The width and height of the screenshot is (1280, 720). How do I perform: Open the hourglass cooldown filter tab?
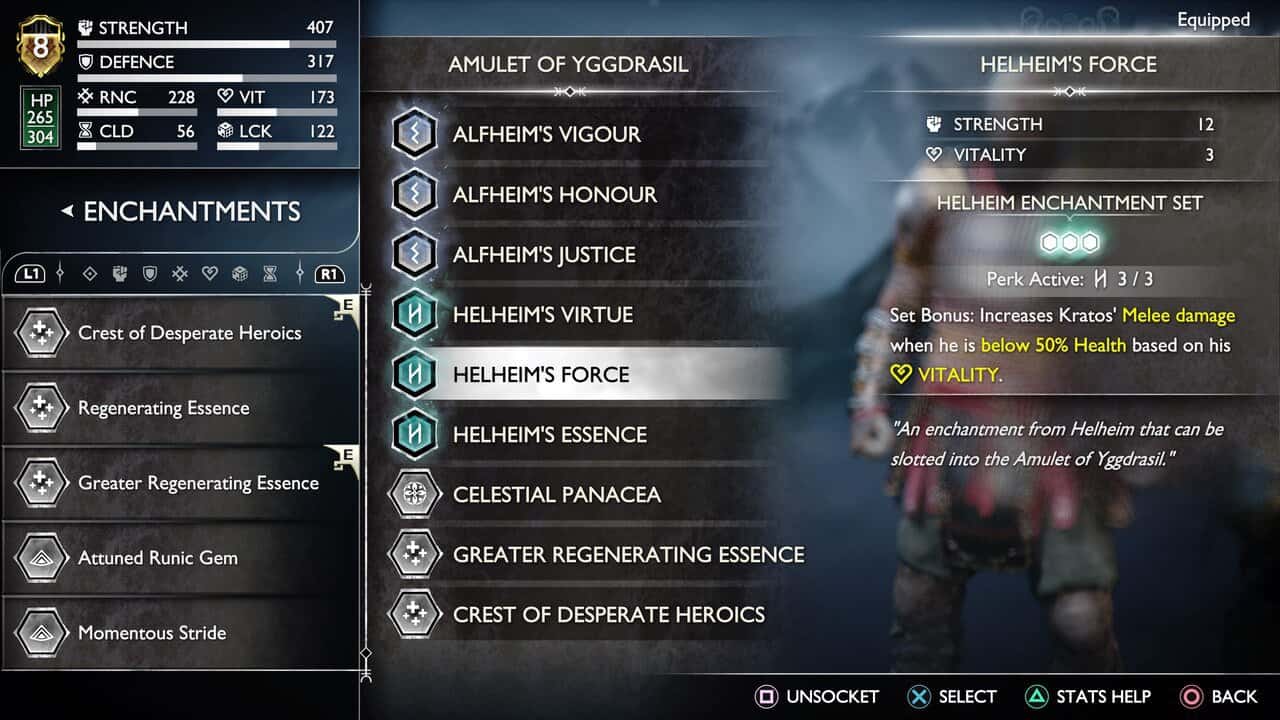pyautogui.click(x=270, y=273)
